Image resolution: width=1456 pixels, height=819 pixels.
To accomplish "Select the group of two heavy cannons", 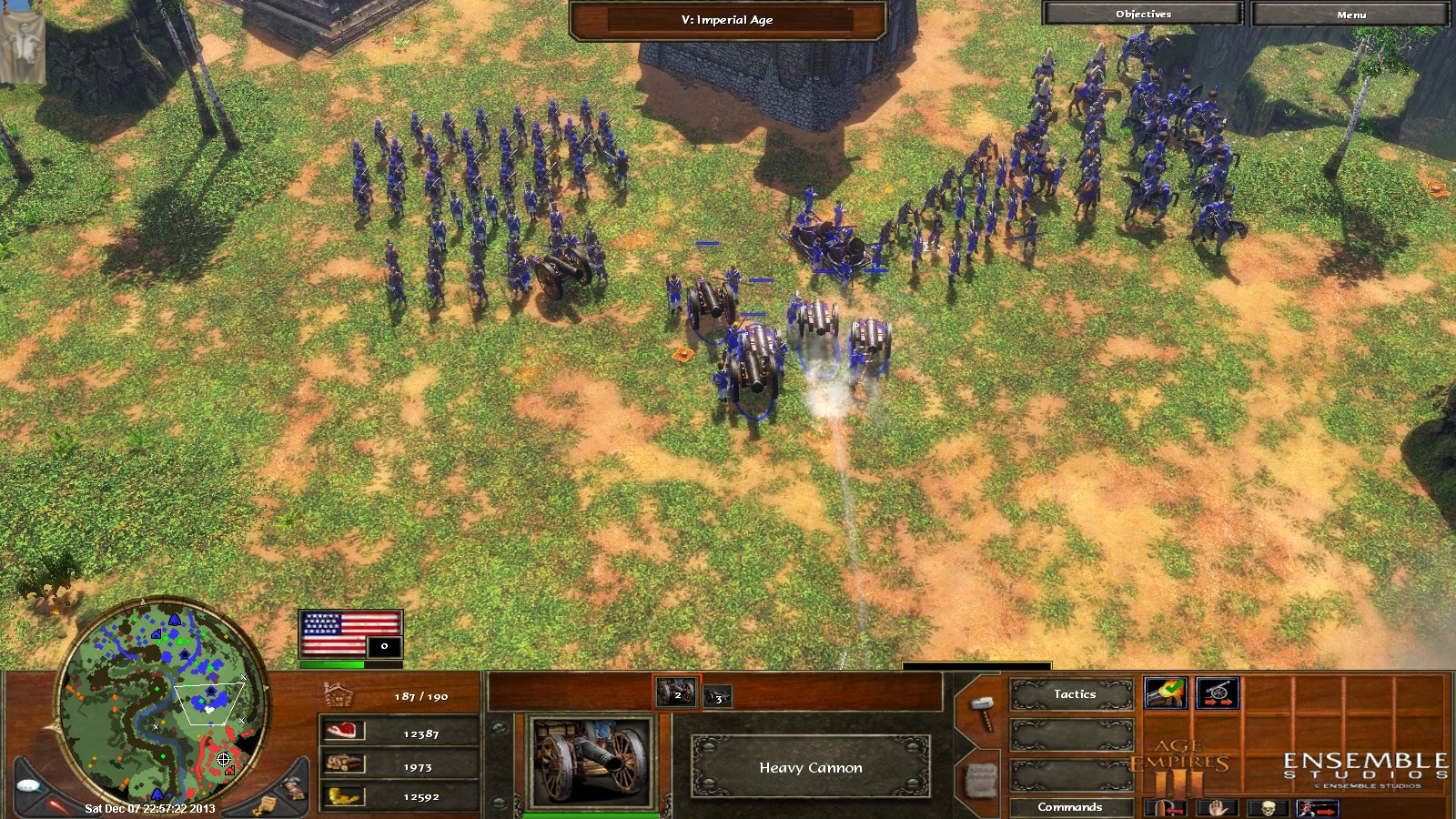I will 676,693.
